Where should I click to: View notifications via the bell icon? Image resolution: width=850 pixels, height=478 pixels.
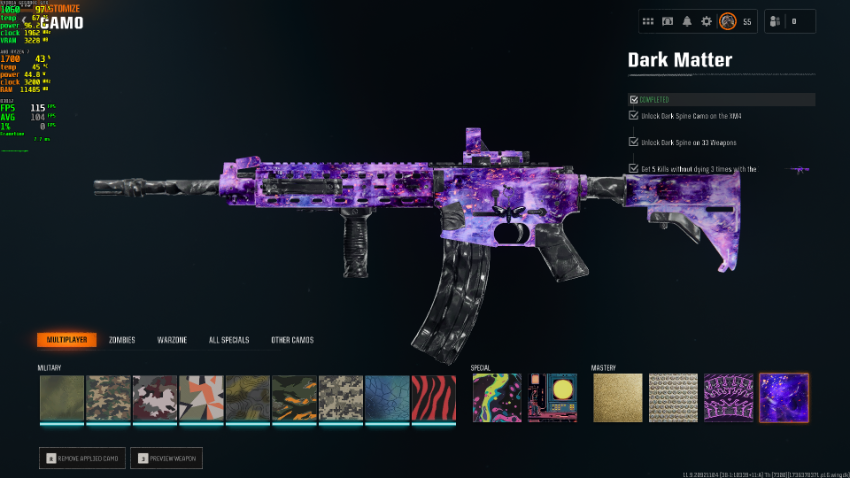pyautogui.click(x=687, y=21)
